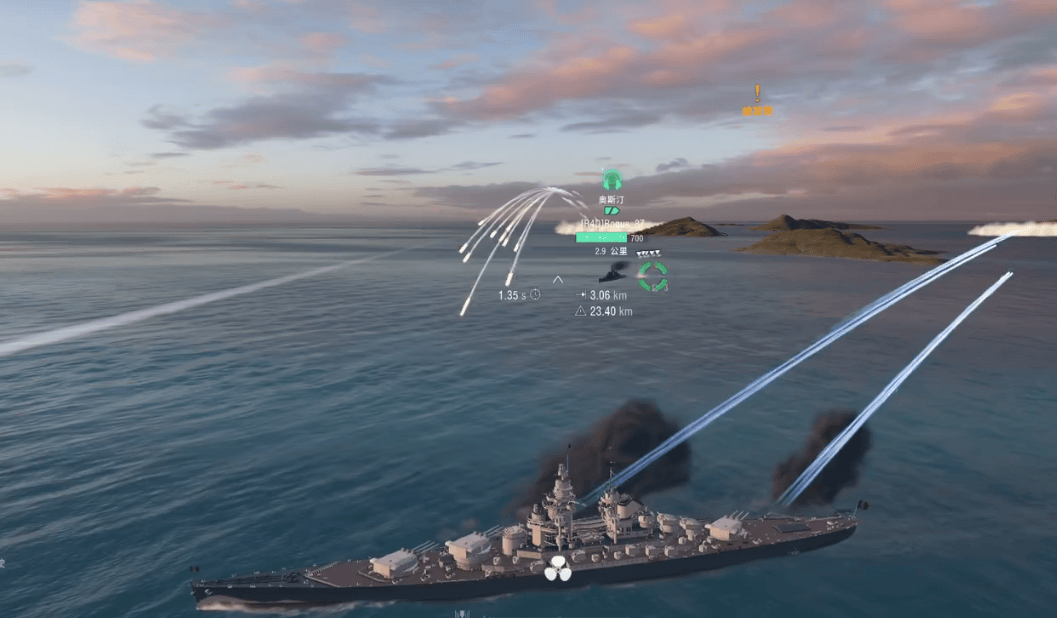The image size is (1057, 618).
Task: Select the green headphone icon above the ally ship
Action: point(612,180)
